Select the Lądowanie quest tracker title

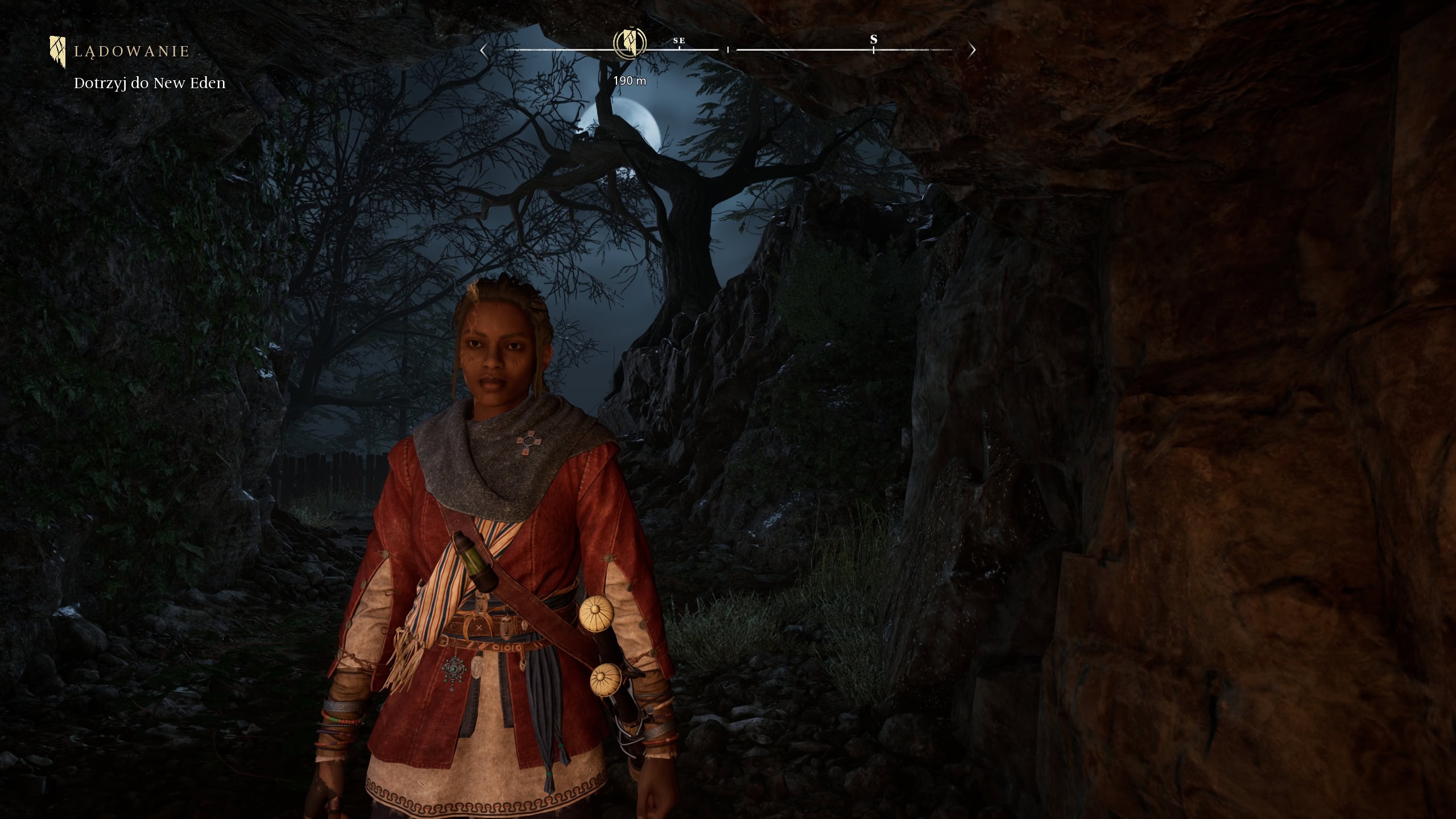pyautogui.click(x=131, y=52)
